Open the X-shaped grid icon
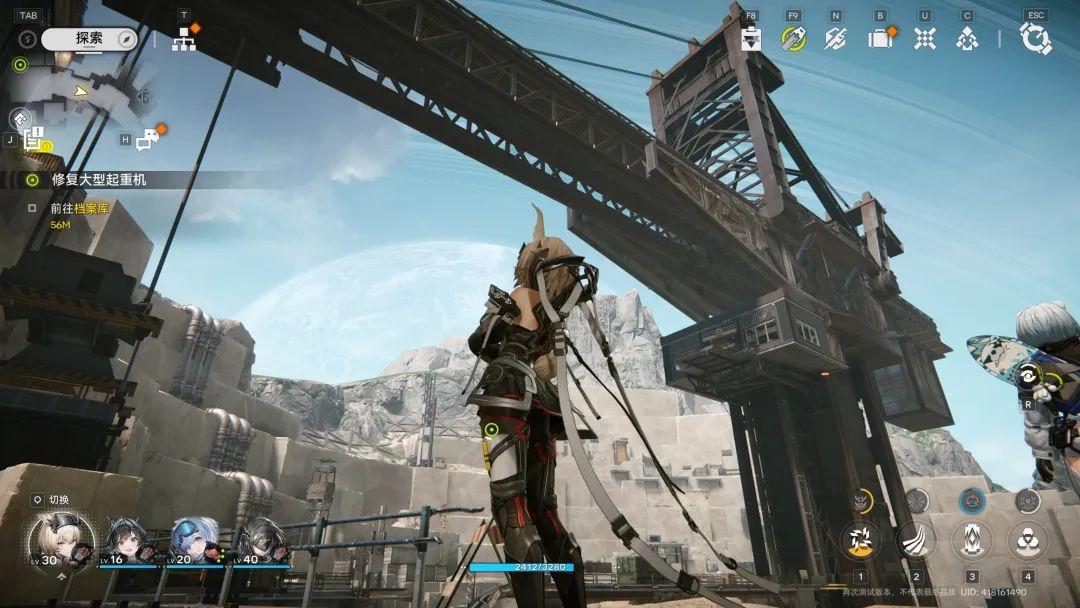Image resolution: width=1080 pixels, height=608 pixels. tap(925, 38)
